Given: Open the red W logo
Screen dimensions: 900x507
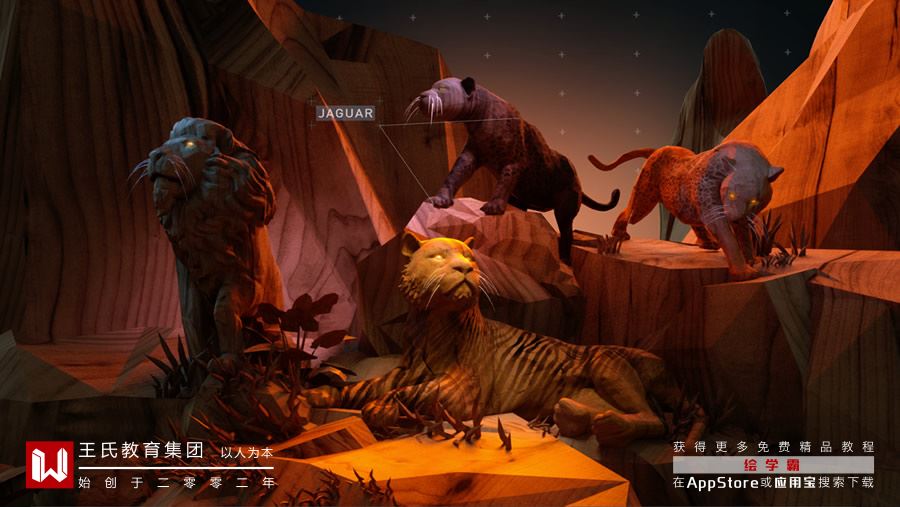Looking at the screenshot, I should (x=48, y=464).
